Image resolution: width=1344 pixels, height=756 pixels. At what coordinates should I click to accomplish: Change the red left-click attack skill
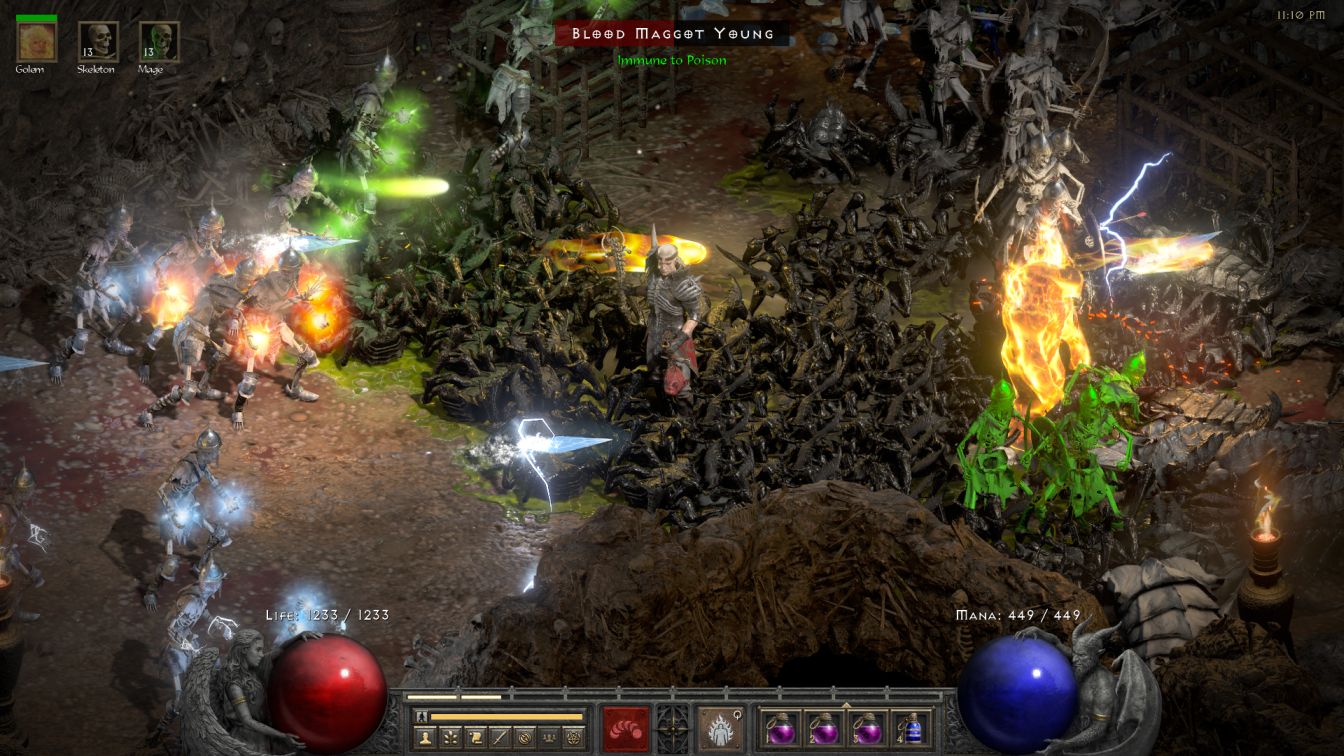(626, 728)
